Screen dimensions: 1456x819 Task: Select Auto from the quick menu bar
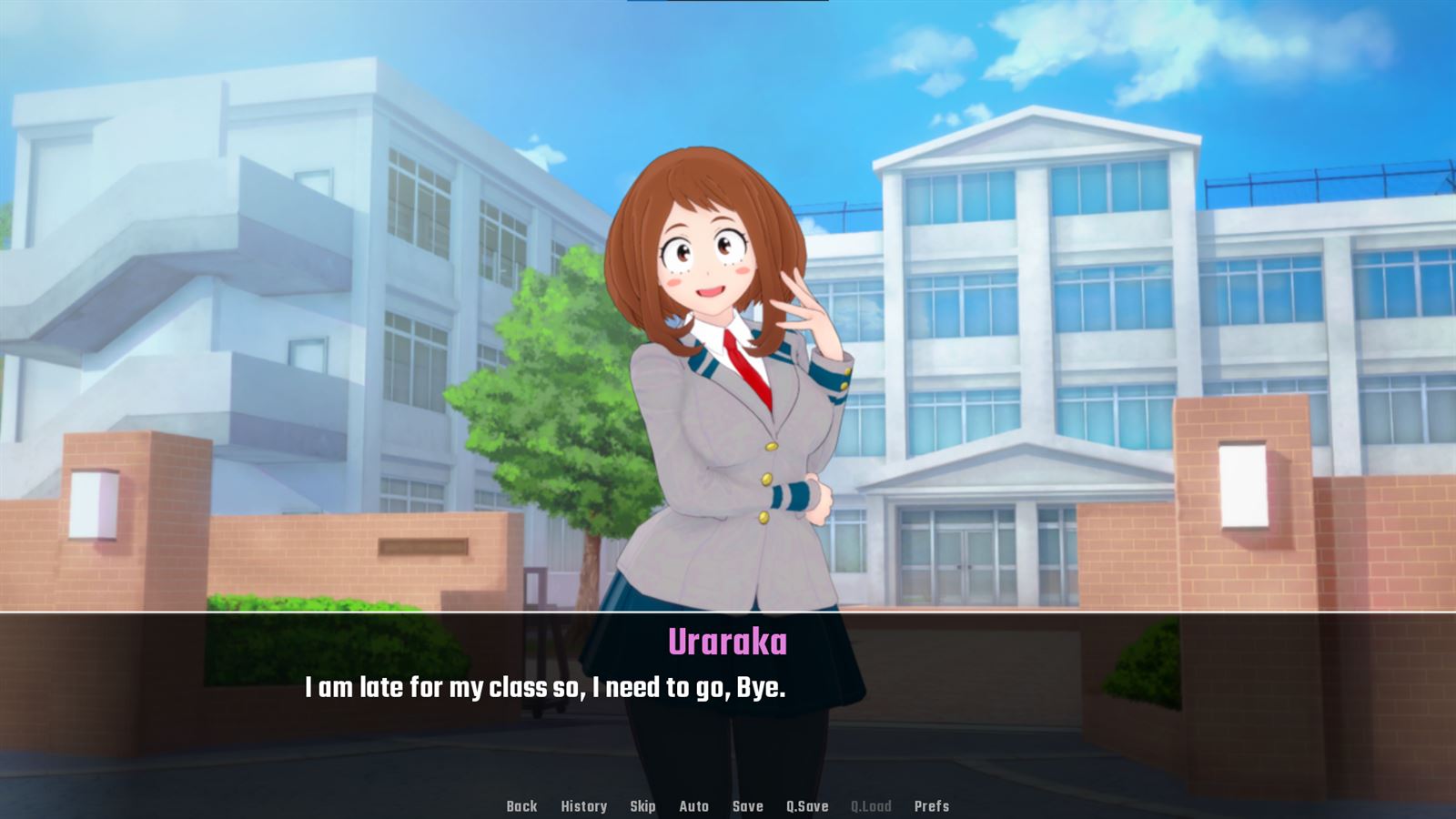click(693, 806)
